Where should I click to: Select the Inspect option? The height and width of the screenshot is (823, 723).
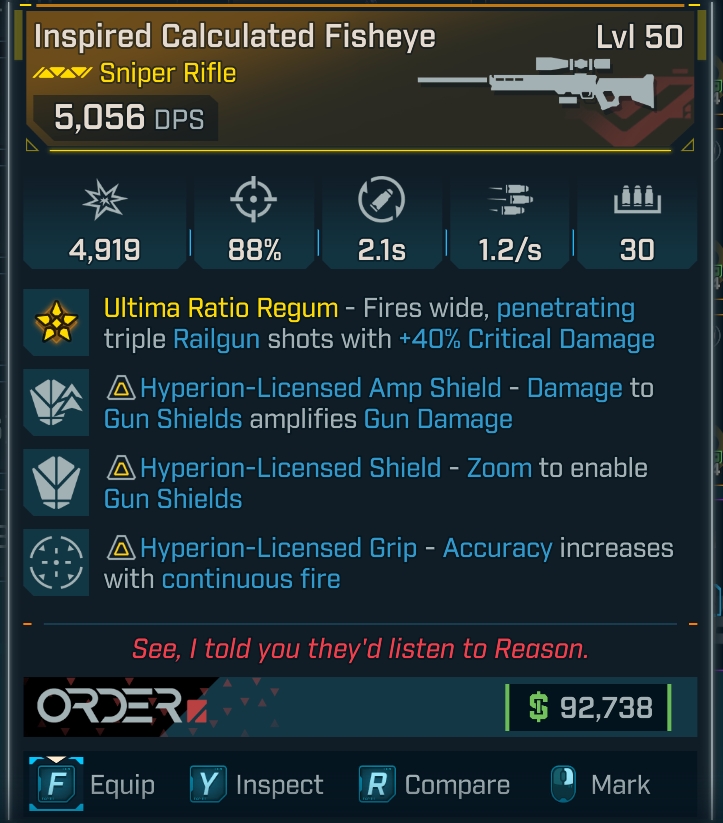coord(258,785)
